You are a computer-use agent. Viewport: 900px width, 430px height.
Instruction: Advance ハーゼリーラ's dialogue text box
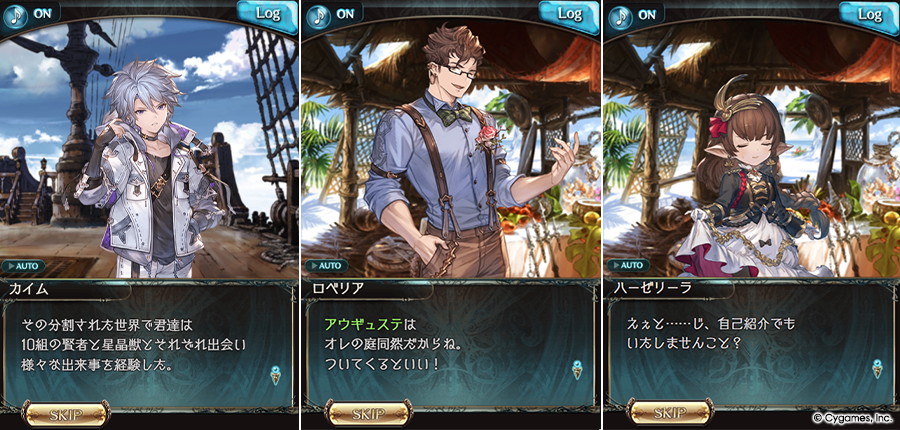750,345
